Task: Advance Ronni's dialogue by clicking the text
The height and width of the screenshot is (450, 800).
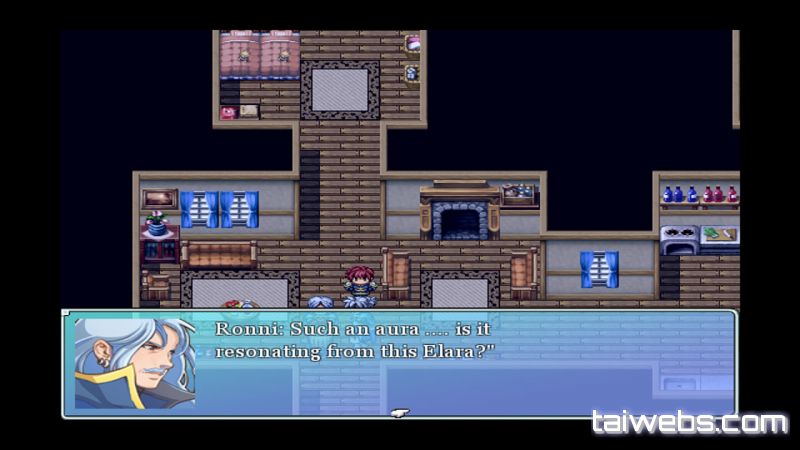Action: coord(355,340)
